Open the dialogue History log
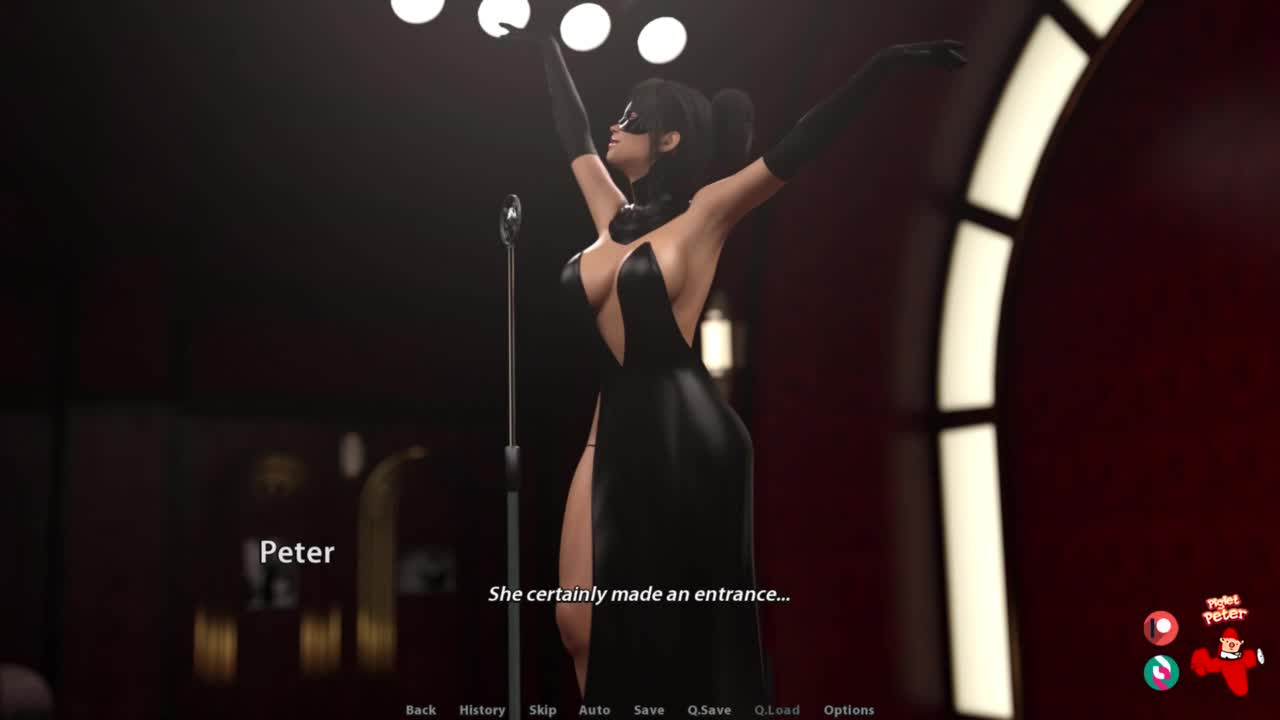 (482, 710)
